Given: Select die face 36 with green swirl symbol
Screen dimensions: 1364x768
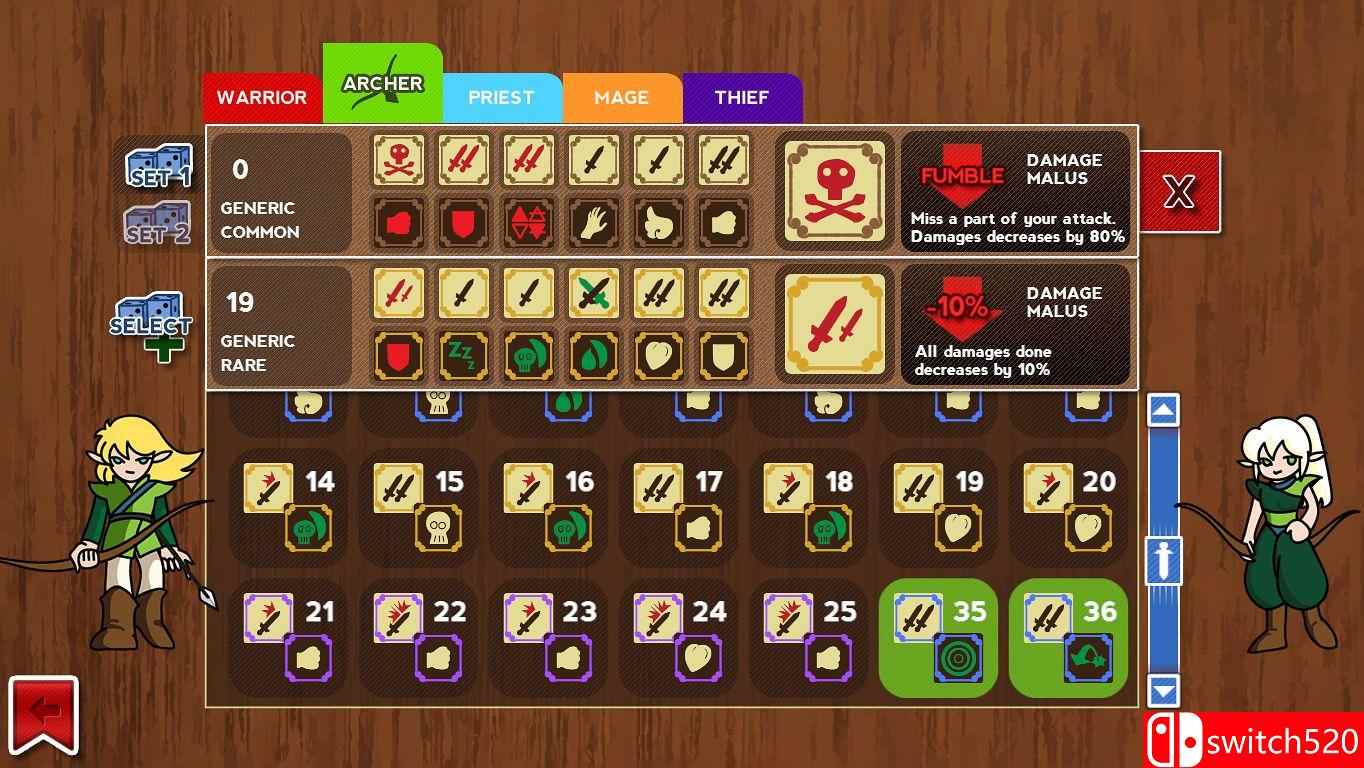Looking at the screenshot, I should pyautogui.click(x=1066, y=637).
